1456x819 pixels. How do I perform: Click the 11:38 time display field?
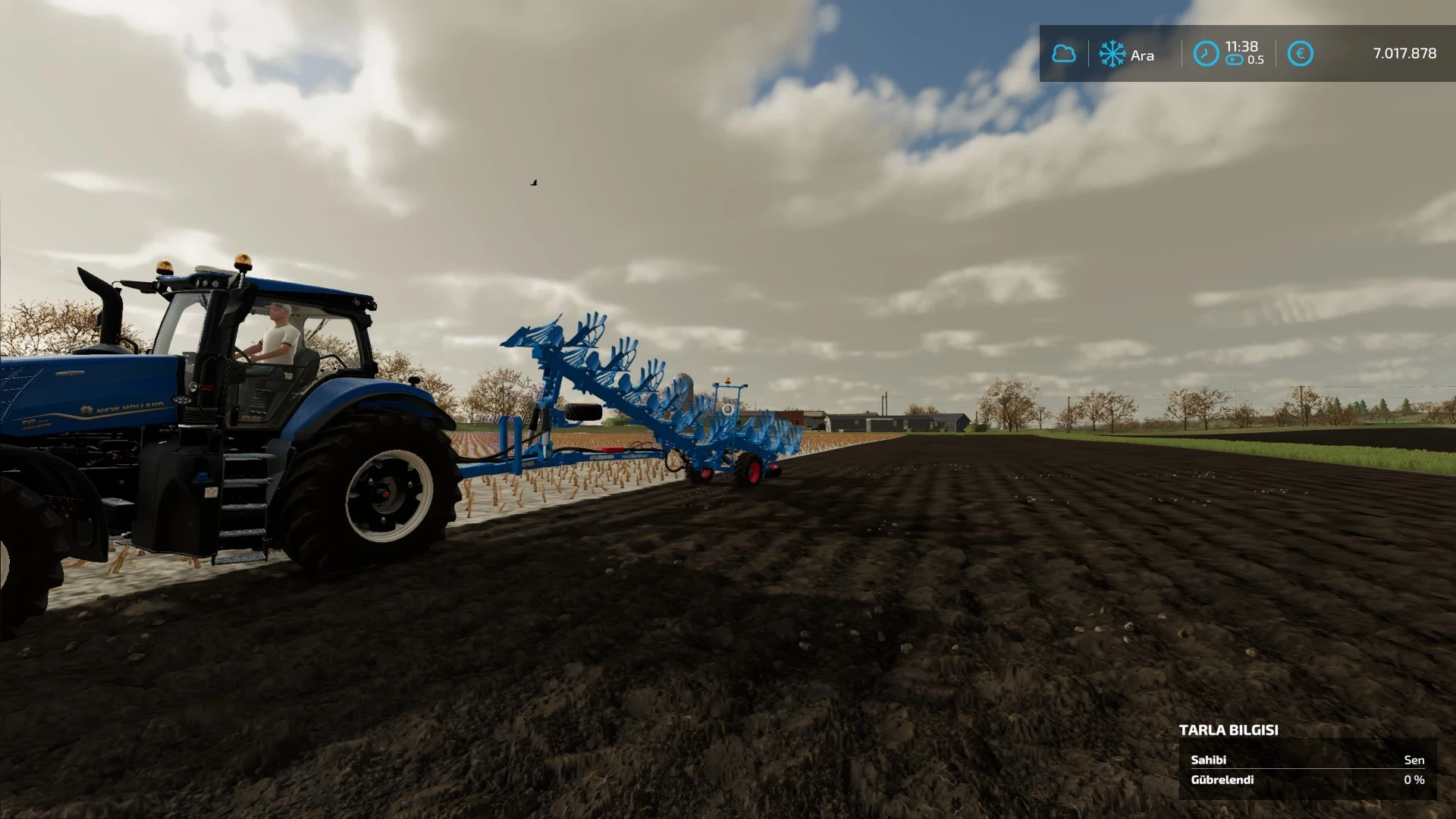click(1242, 45)
